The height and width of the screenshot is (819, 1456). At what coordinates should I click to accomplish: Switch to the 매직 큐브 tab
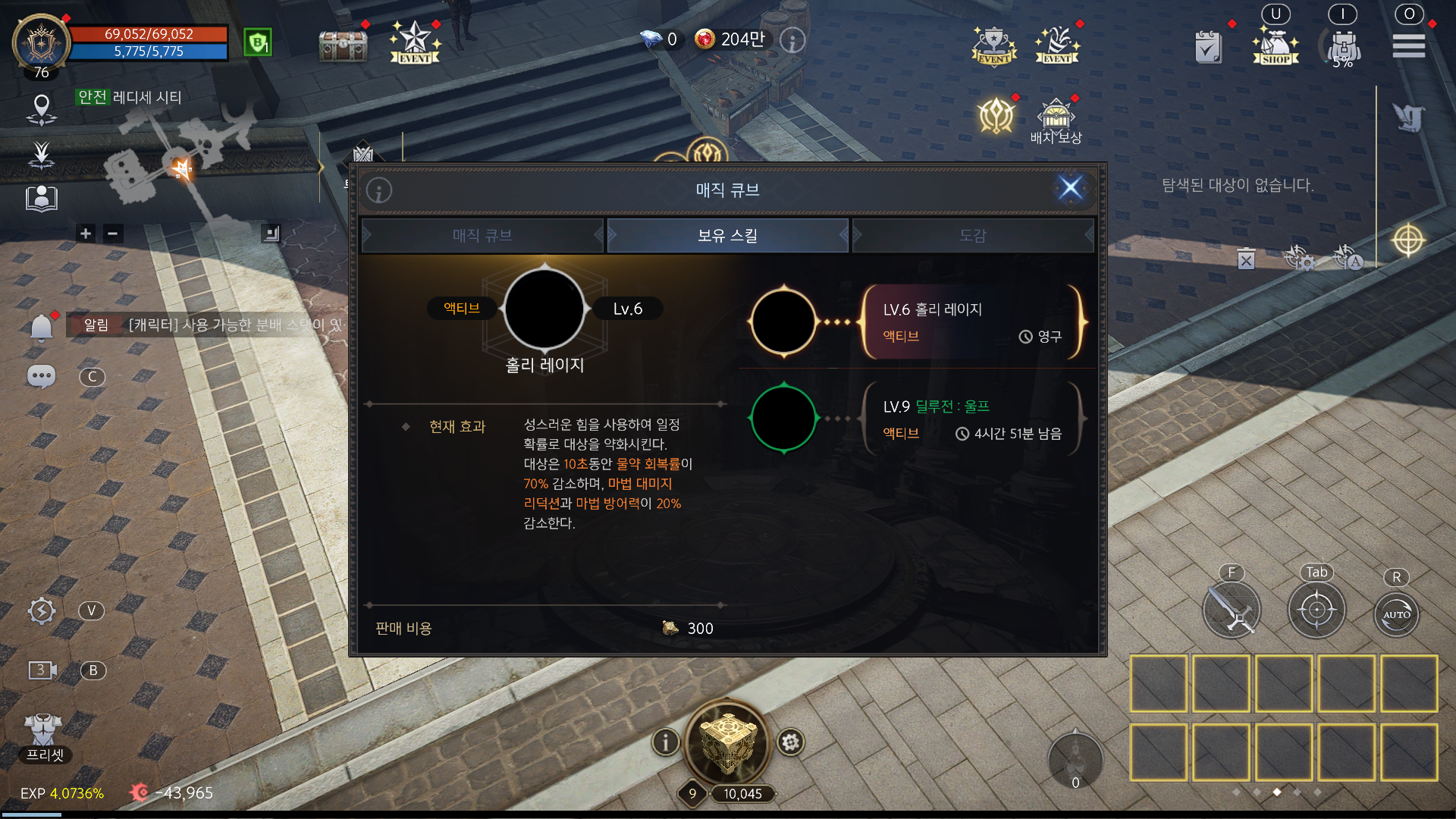[482, 235]
